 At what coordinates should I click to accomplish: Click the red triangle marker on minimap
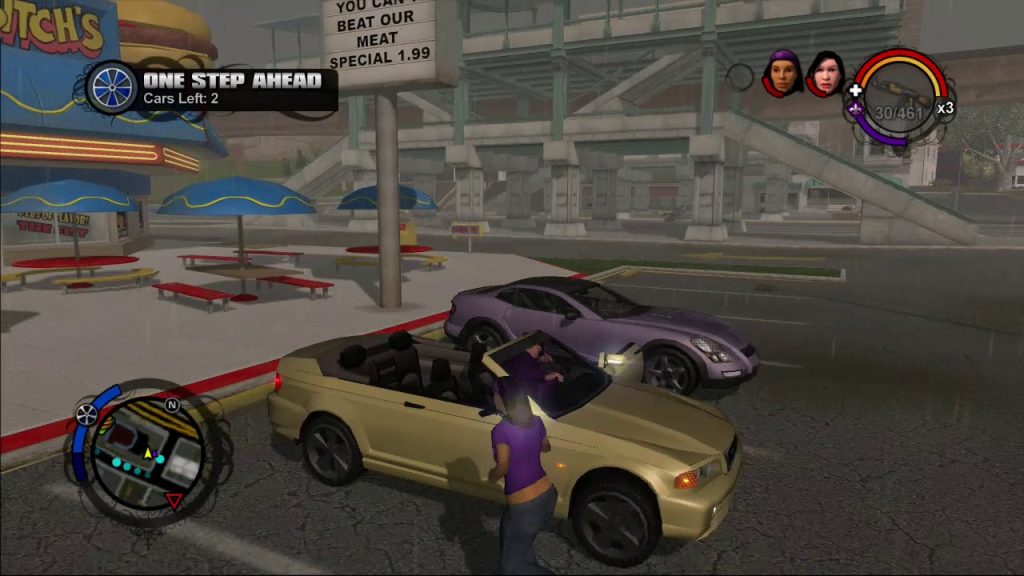click(174, 500)
